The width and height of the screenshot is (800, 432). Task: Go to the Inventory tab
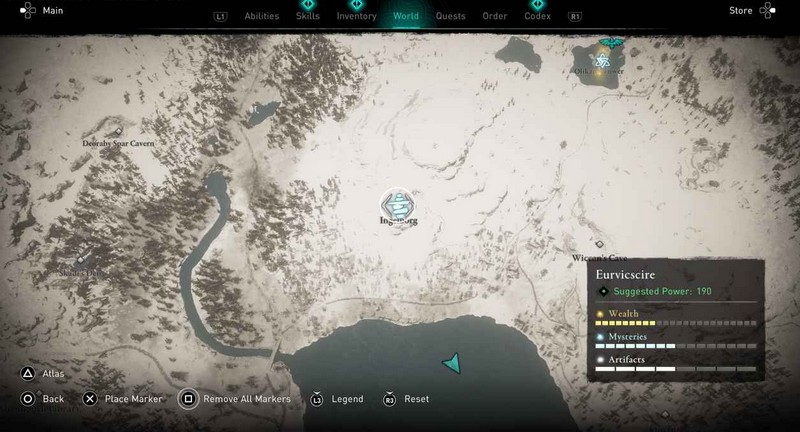[356, 16]
